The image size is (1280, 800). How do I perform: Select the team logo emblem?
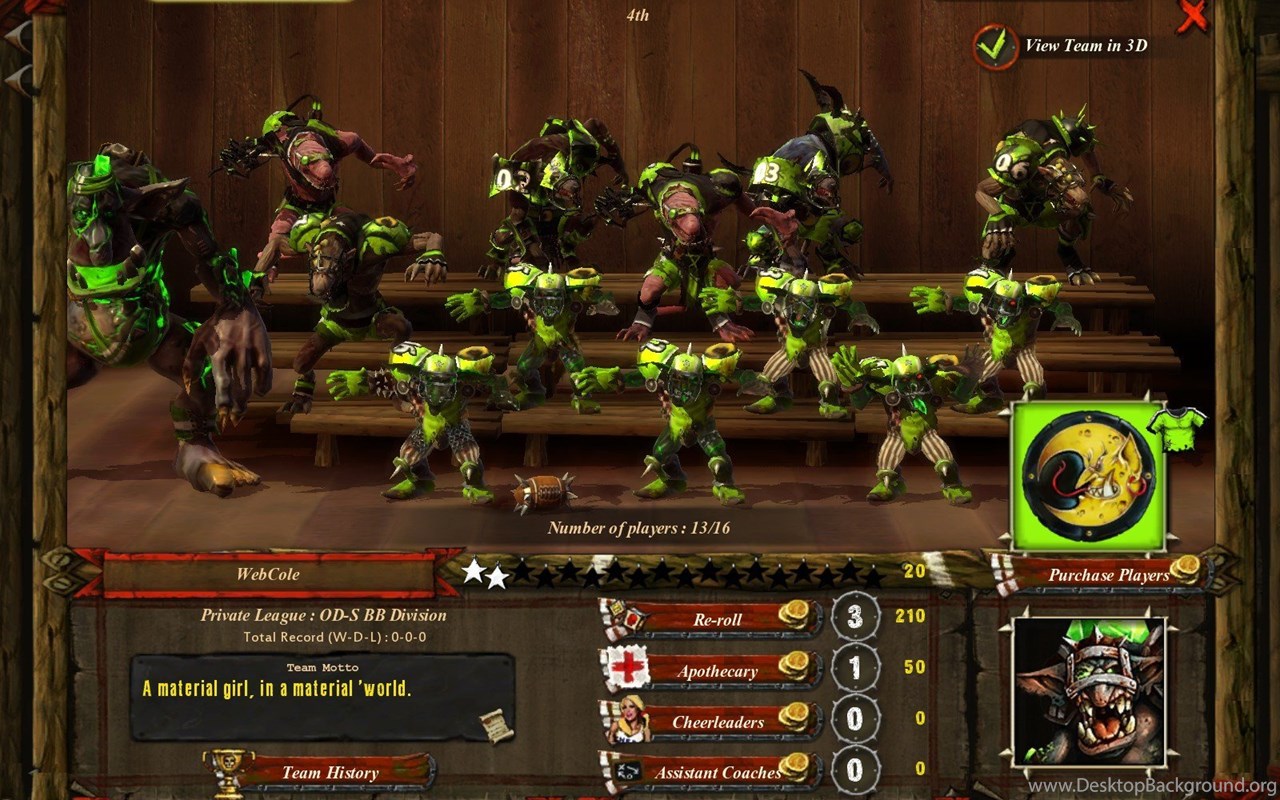(1088, 476)
